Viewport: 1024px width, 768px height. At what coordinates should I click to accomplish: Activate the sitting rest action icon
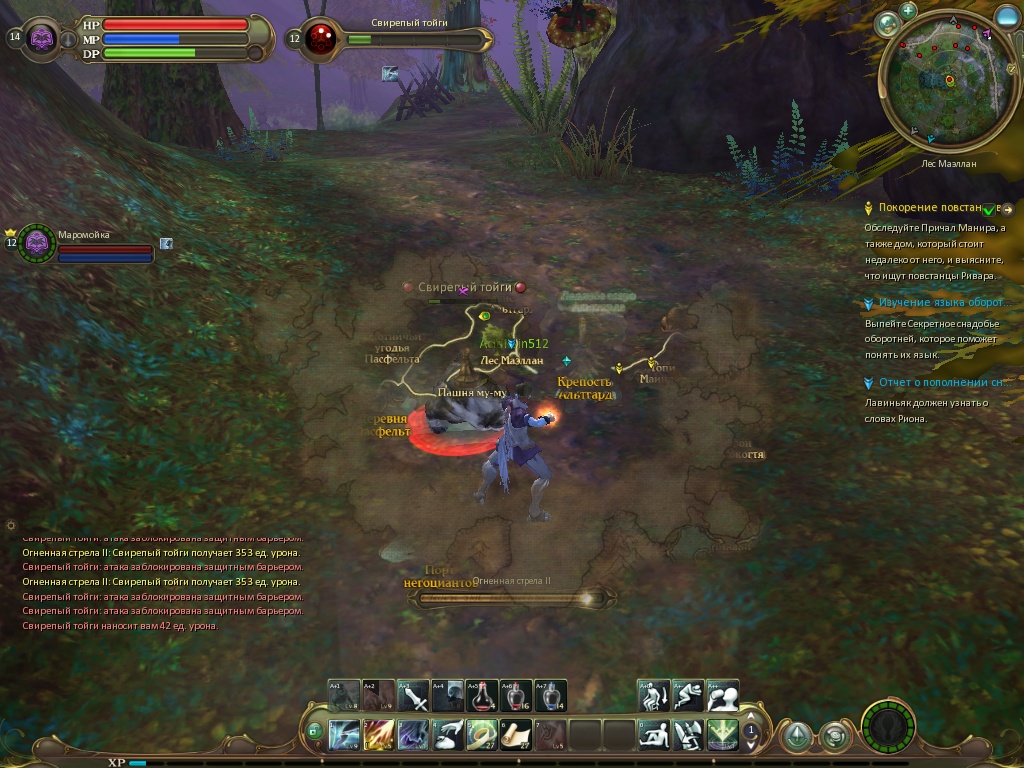tap(655, 735)
